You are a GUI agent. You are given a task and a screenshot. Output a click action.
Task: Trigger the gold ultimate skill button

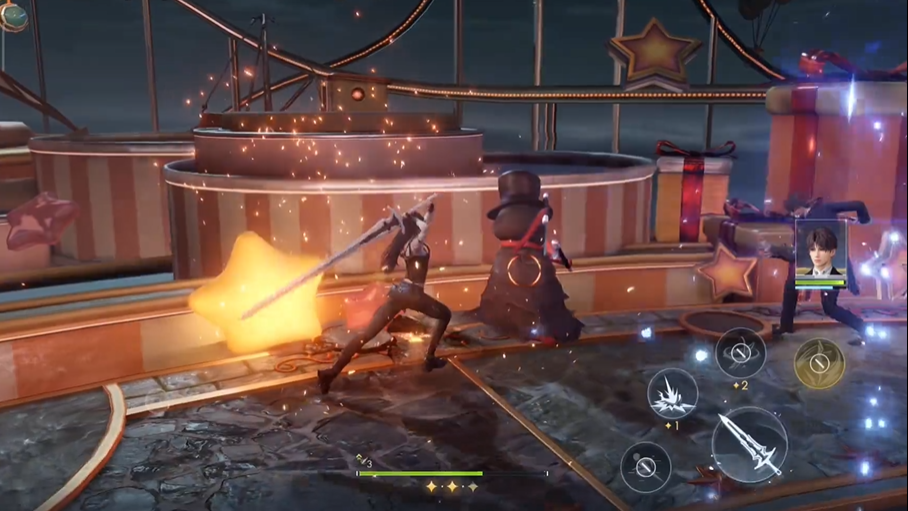tap(819, 363)
